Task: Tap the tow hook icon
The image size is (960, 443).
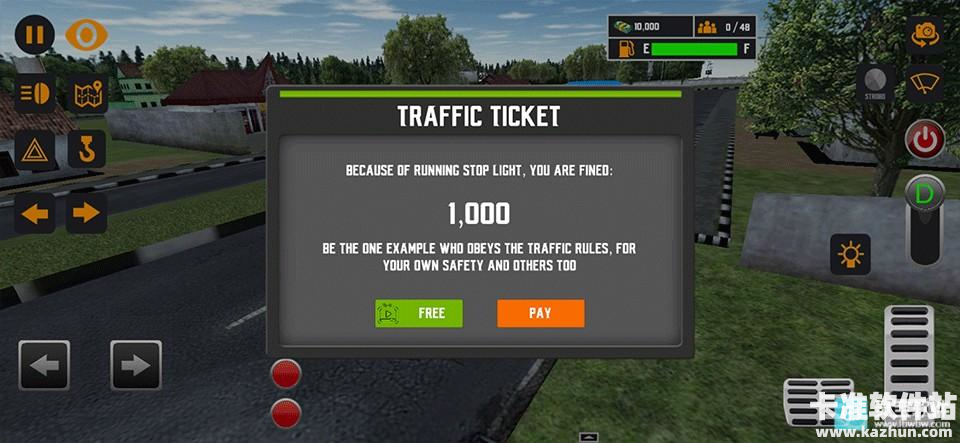Action: (x=87, y=150)
